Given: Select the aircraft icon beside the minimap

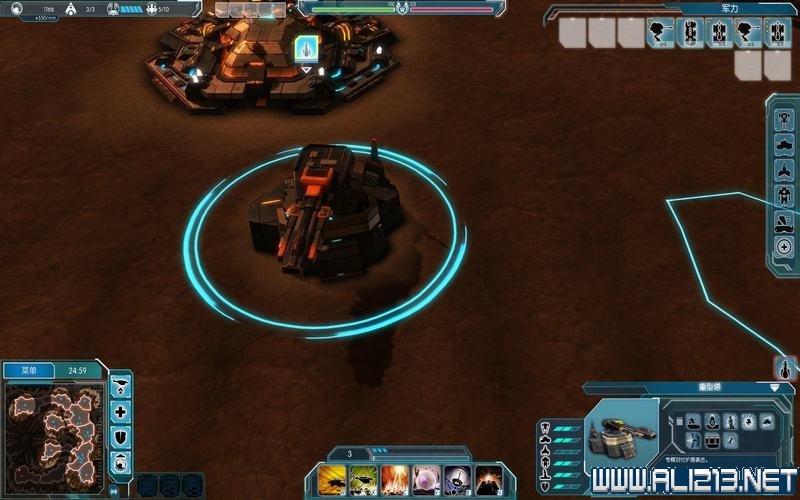Looking at the screenshot, I should [x=121, y=386].
